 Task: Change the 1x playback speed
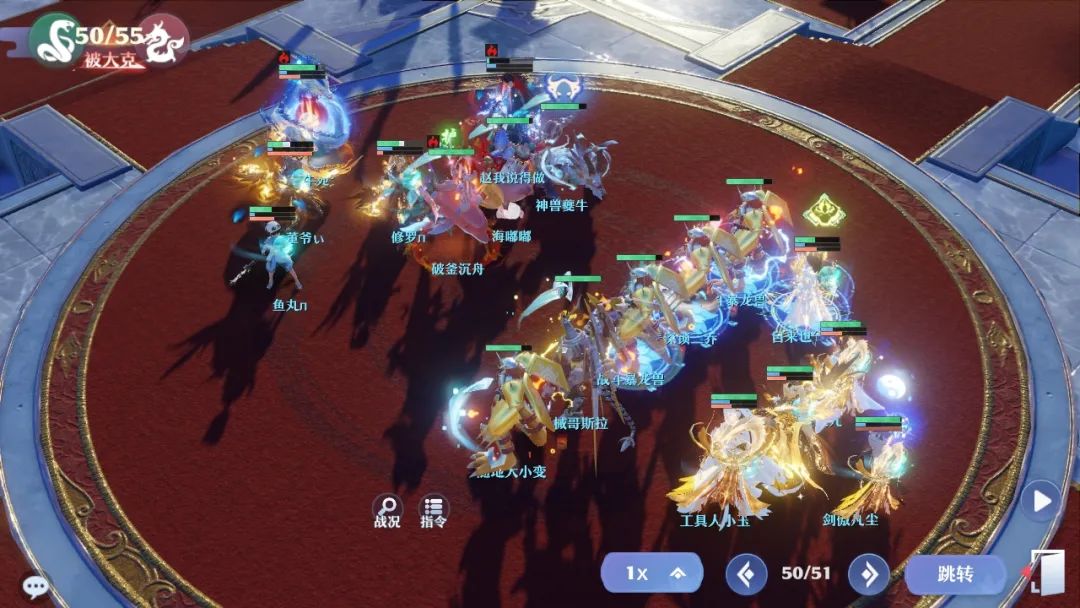[x=651, y=573]
